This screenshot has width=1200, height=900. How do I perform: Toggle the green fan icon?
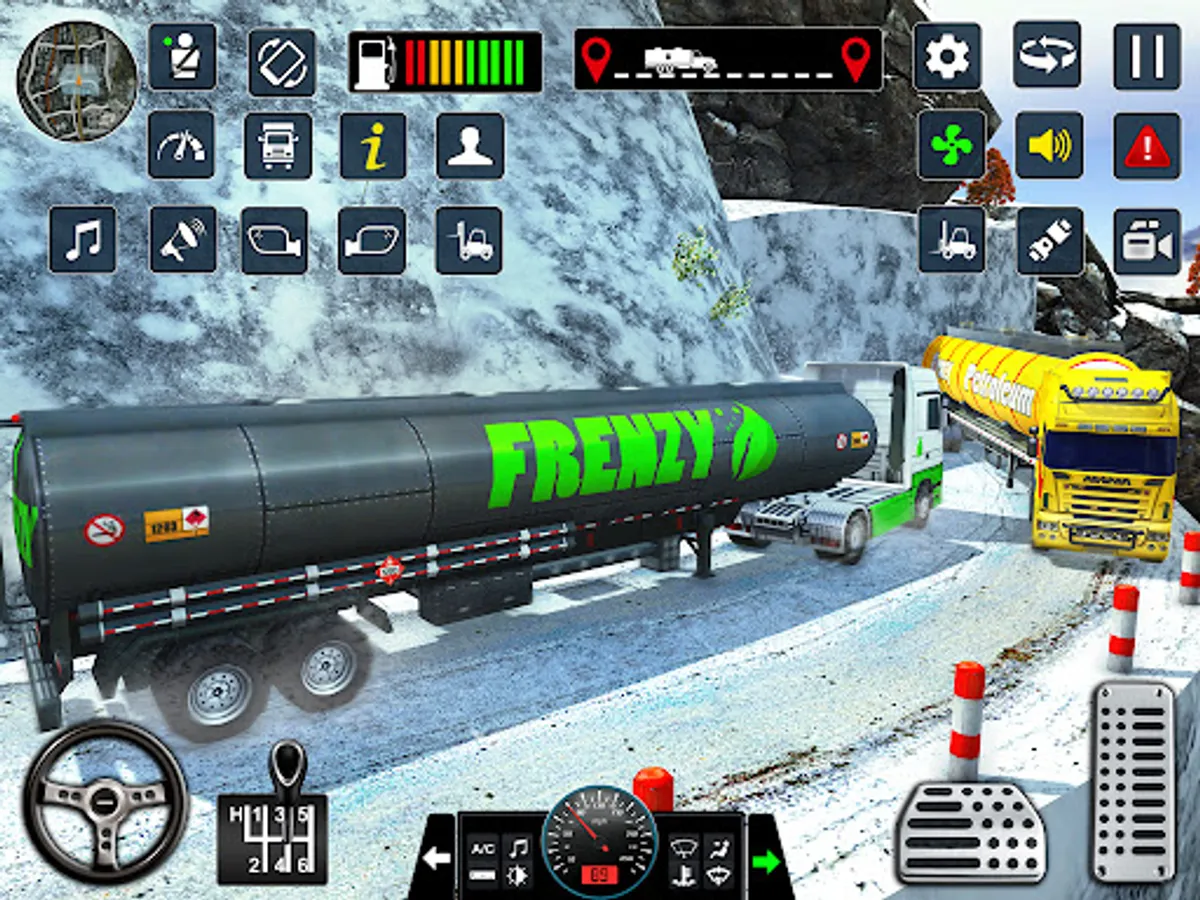coord(951,146)
